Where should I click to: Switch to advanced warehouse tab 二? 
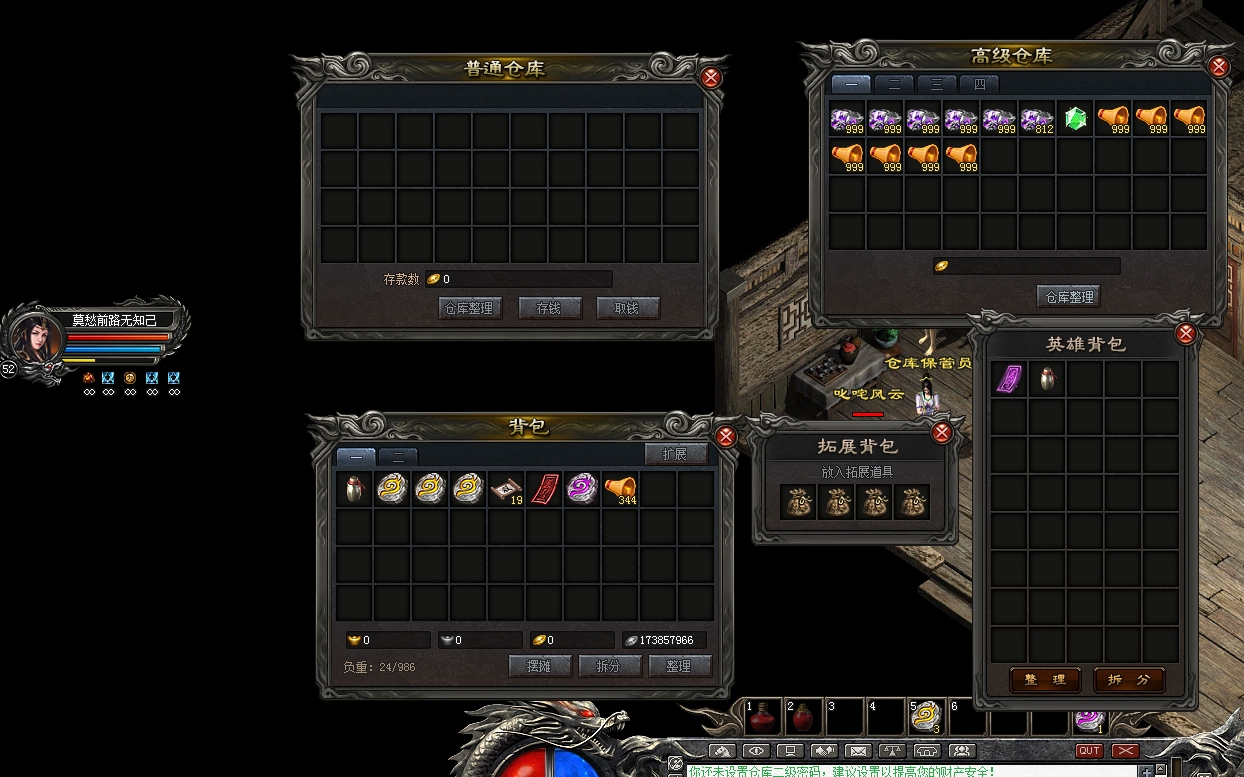click(894, 85)
